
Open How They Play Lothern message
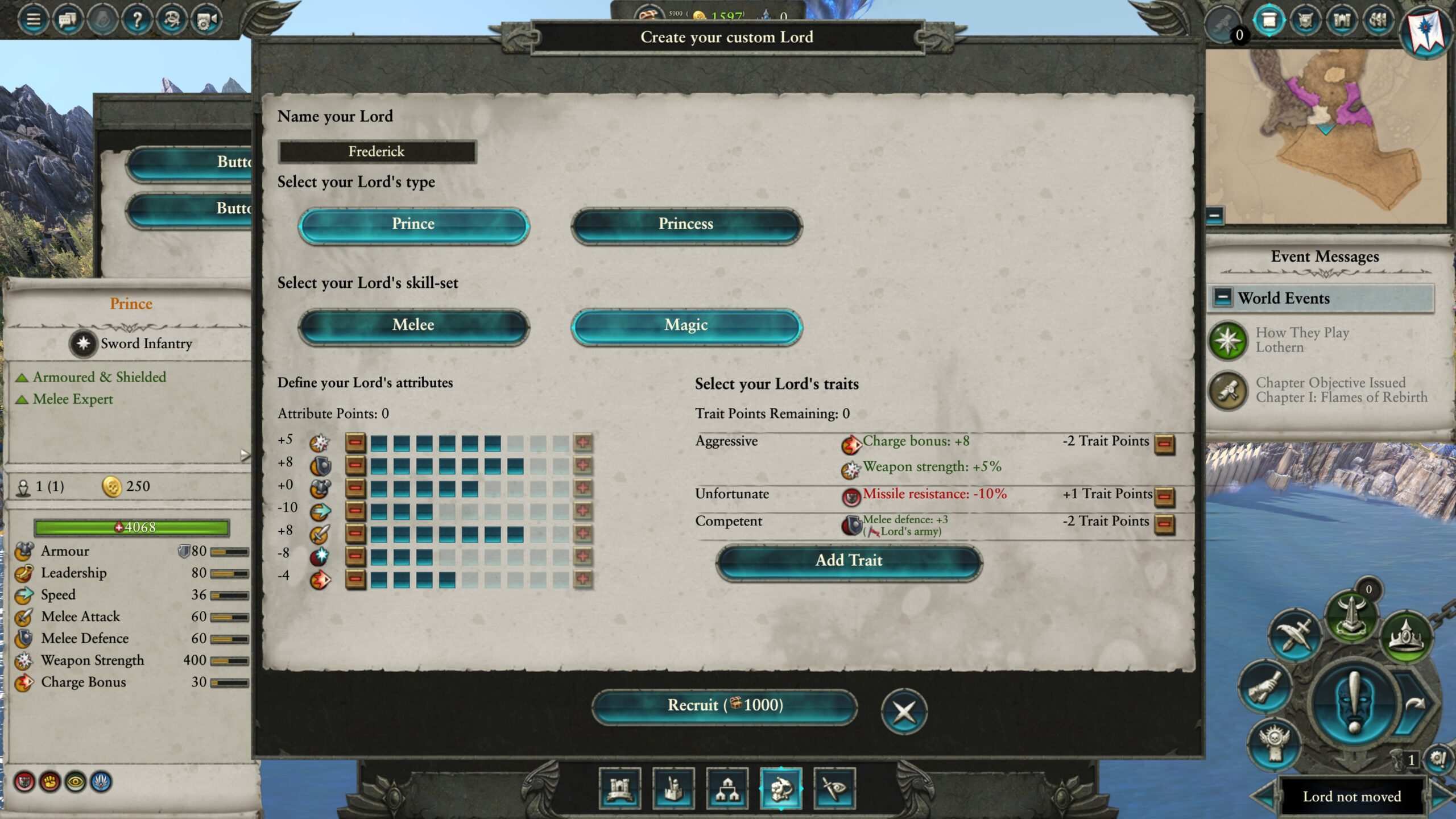coord(1302,340)
